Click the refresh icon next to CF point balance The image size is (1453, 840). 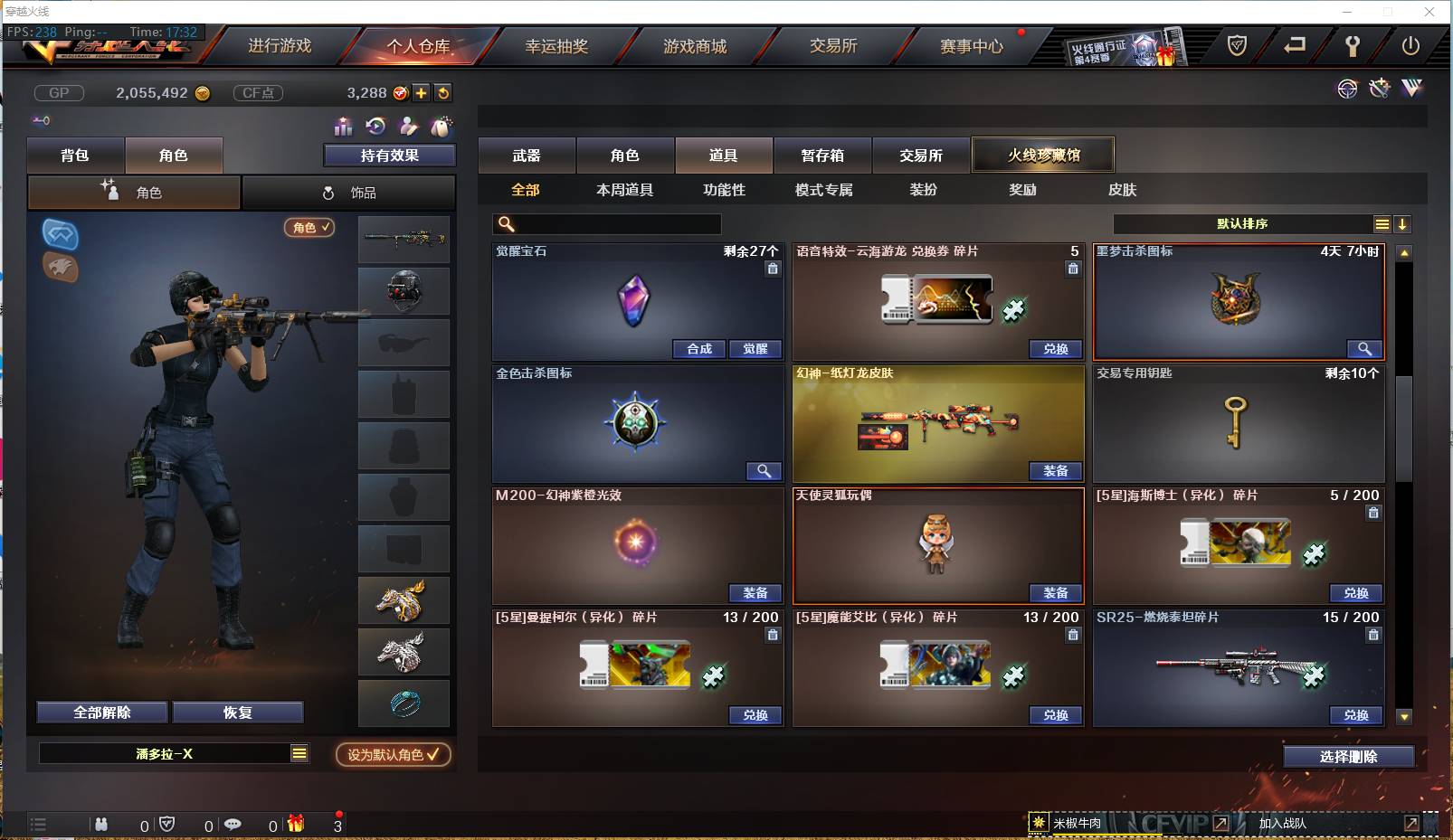pyautogui.click(x=442, y=92)
